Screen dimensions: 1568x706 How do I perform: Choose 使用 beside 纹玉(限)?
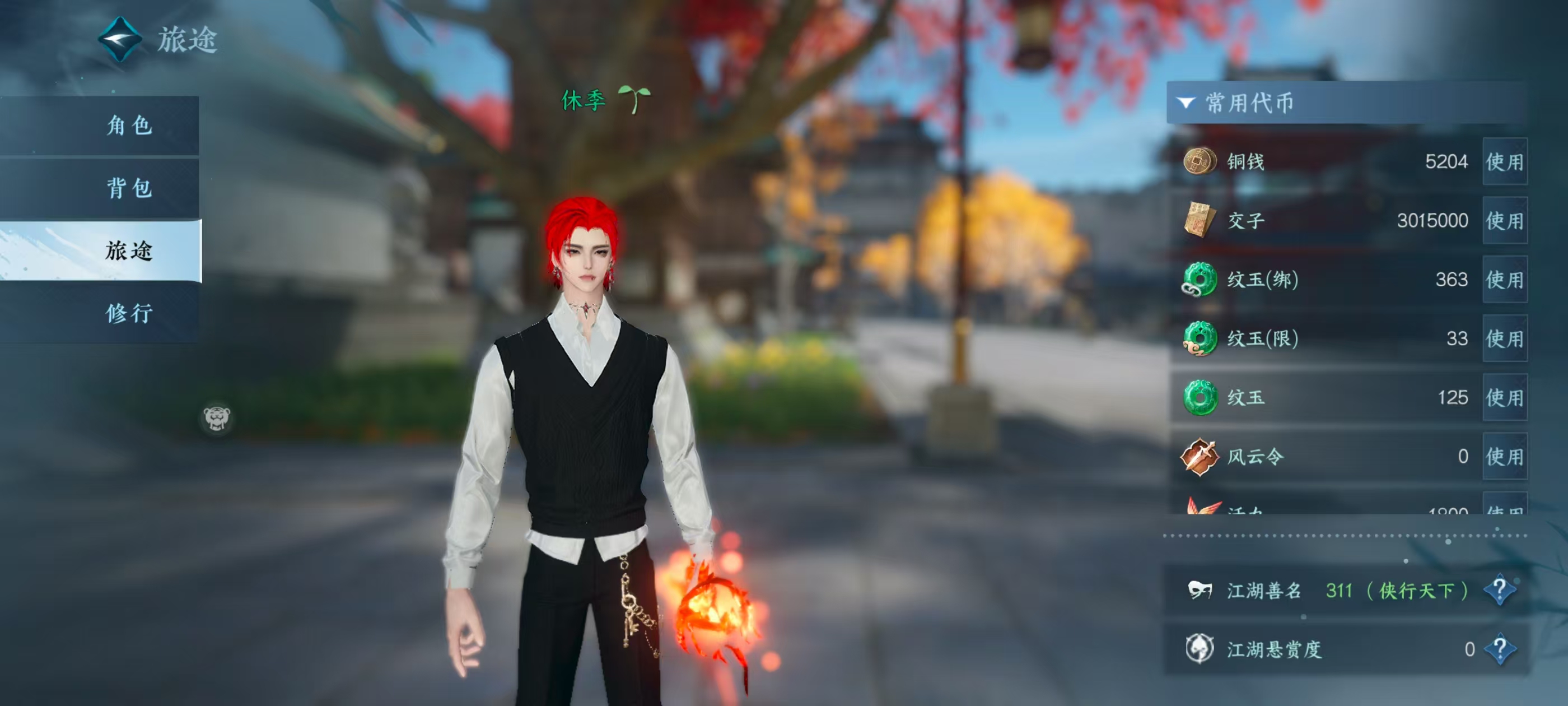coord(1504,338)
